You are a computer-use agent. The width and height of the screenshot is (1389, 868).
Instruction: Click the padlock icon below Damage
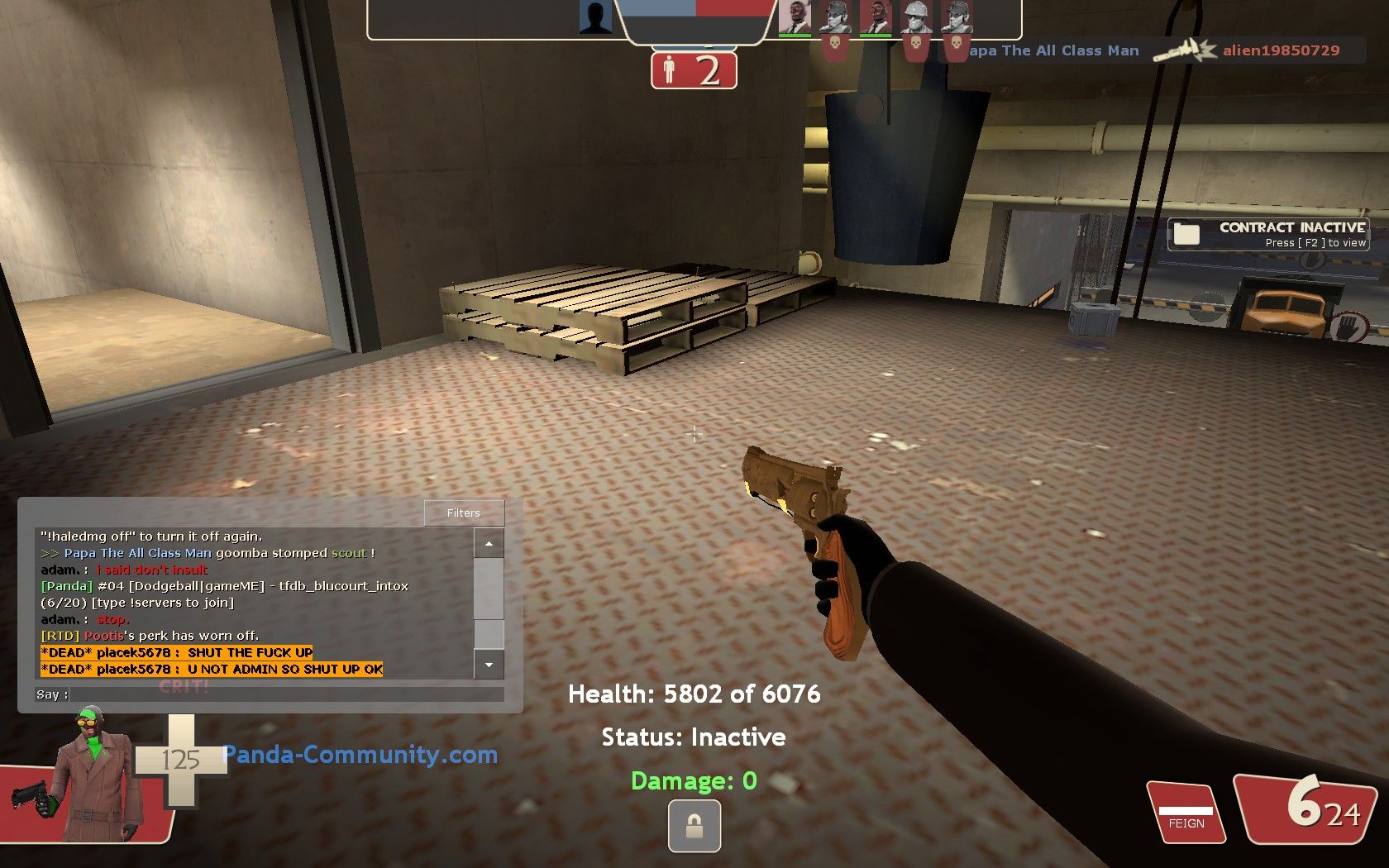click(x=694, y=827)
